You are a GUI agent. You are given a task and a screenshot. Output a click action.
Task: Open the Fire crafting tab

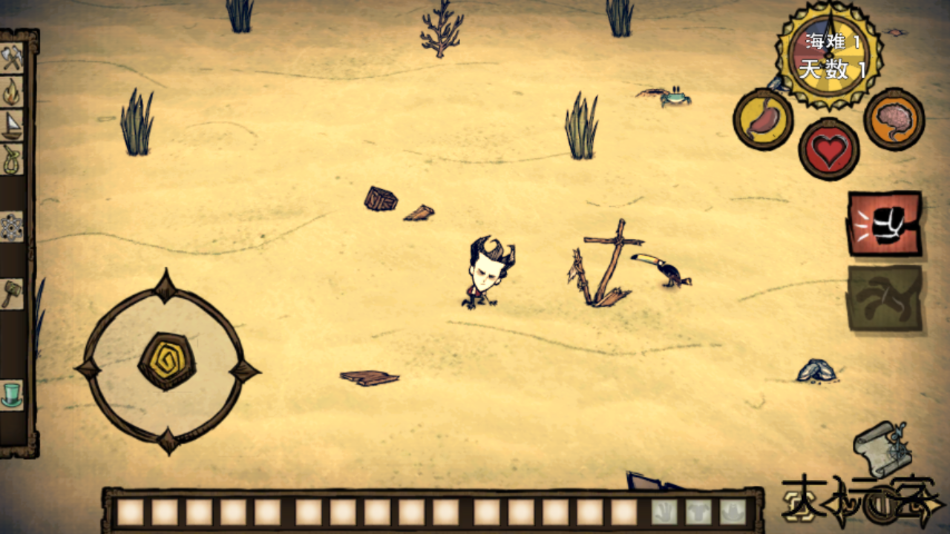[12, 92]
